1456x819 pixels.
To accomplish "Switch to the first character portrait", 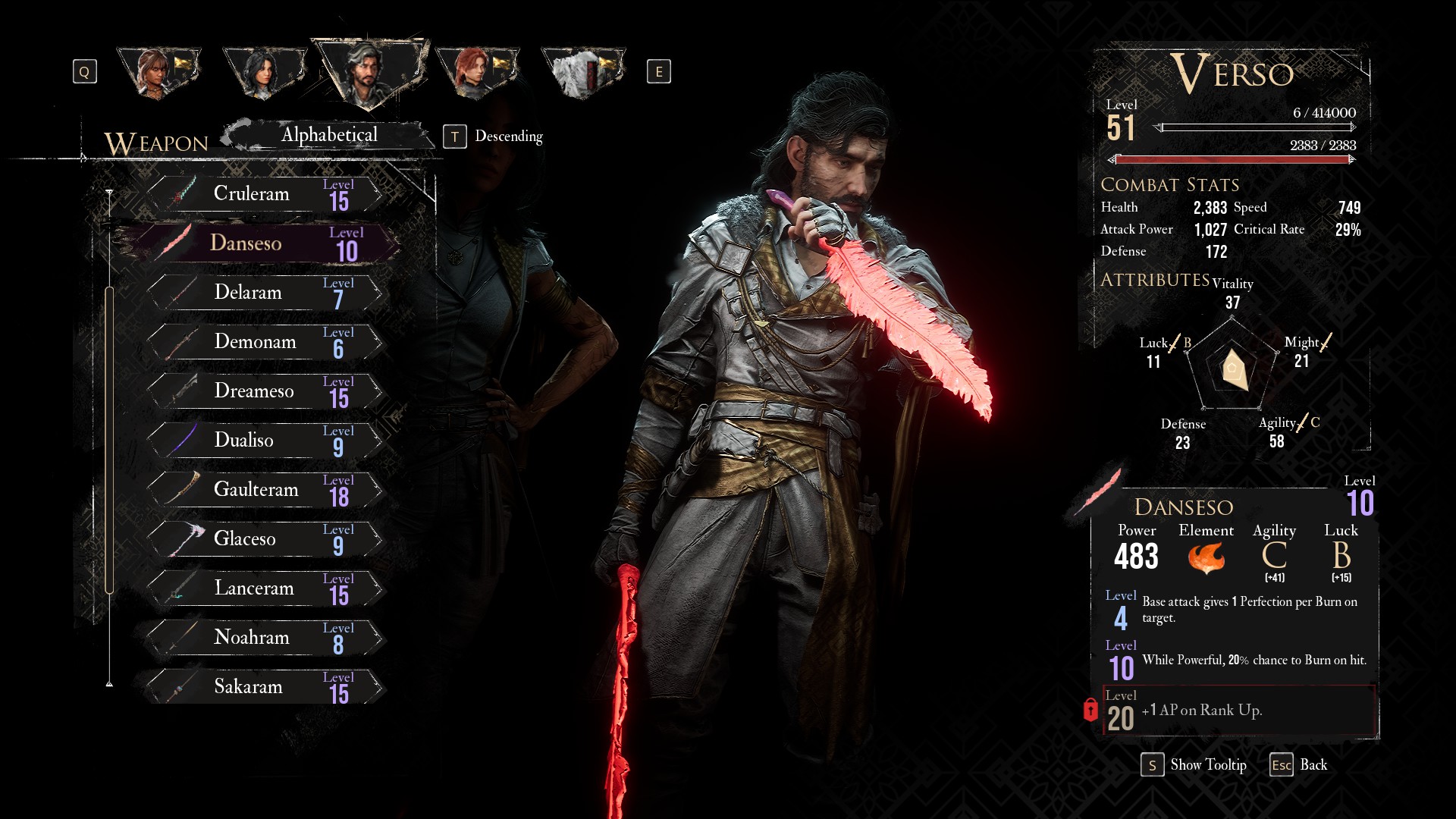I will click(x=157, y=73).
